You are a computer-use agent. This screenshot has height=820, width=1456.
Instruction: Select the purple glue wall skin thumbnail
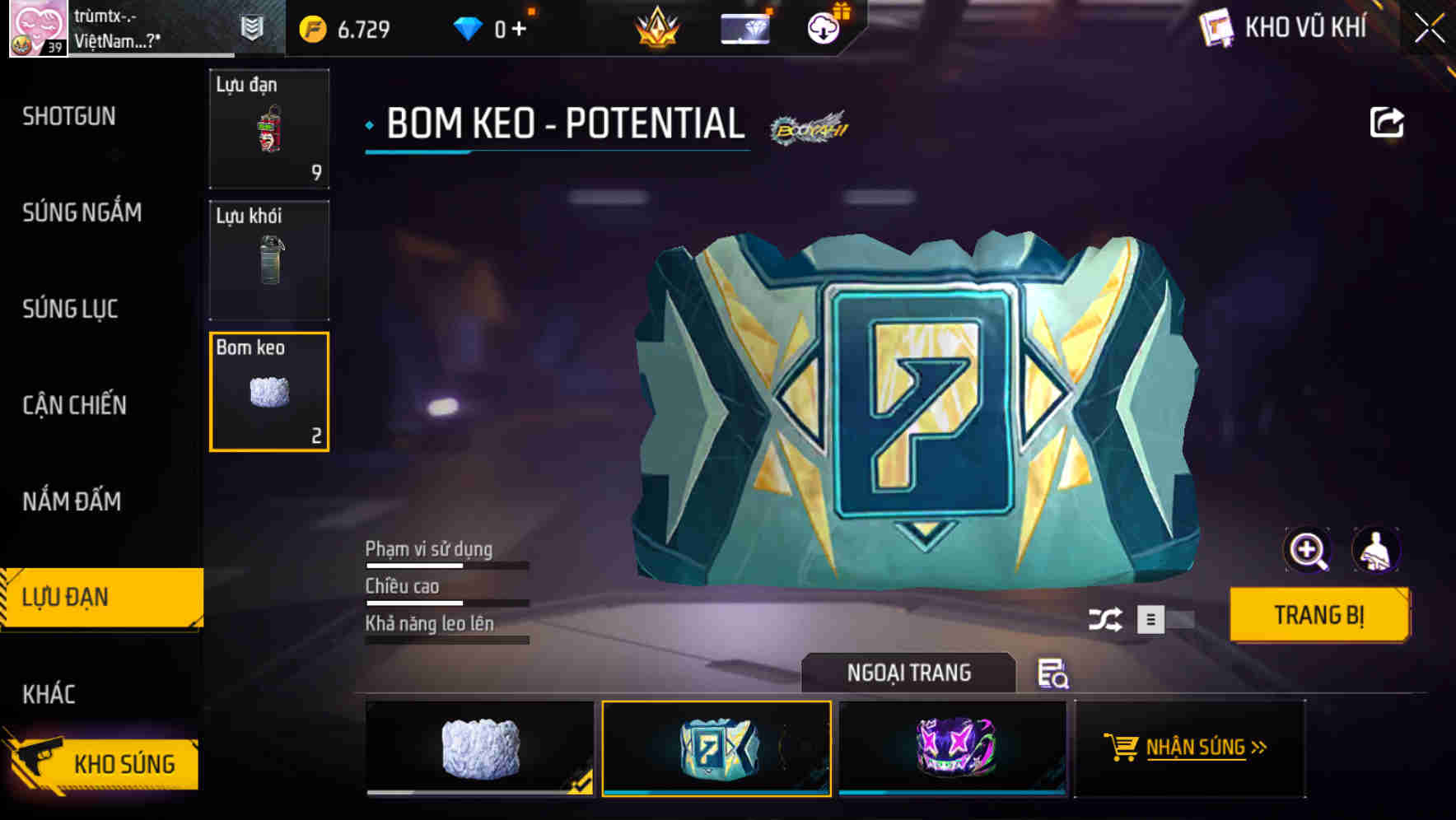click(953, 748)
